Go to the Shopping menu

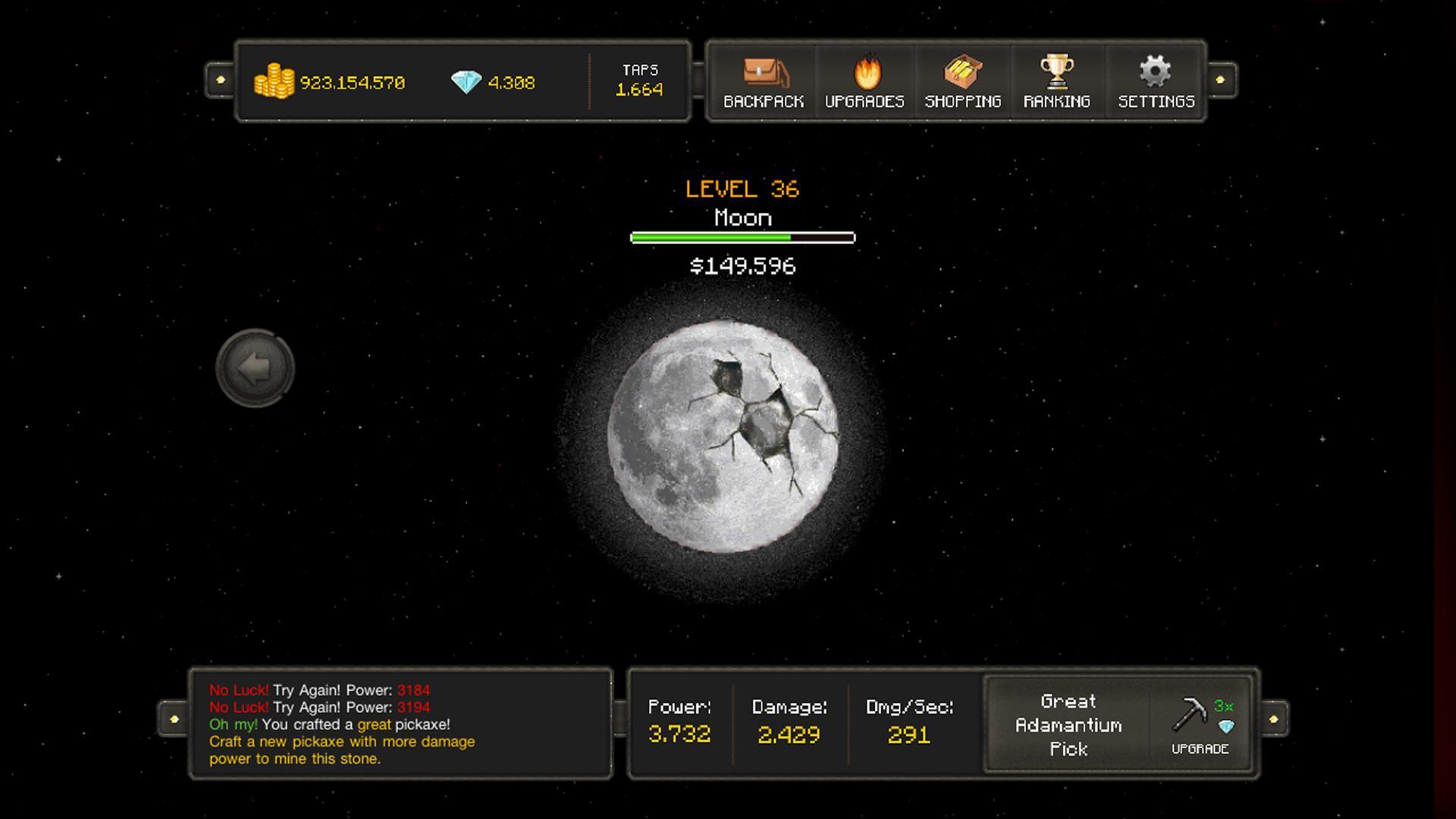pos(963,82)
